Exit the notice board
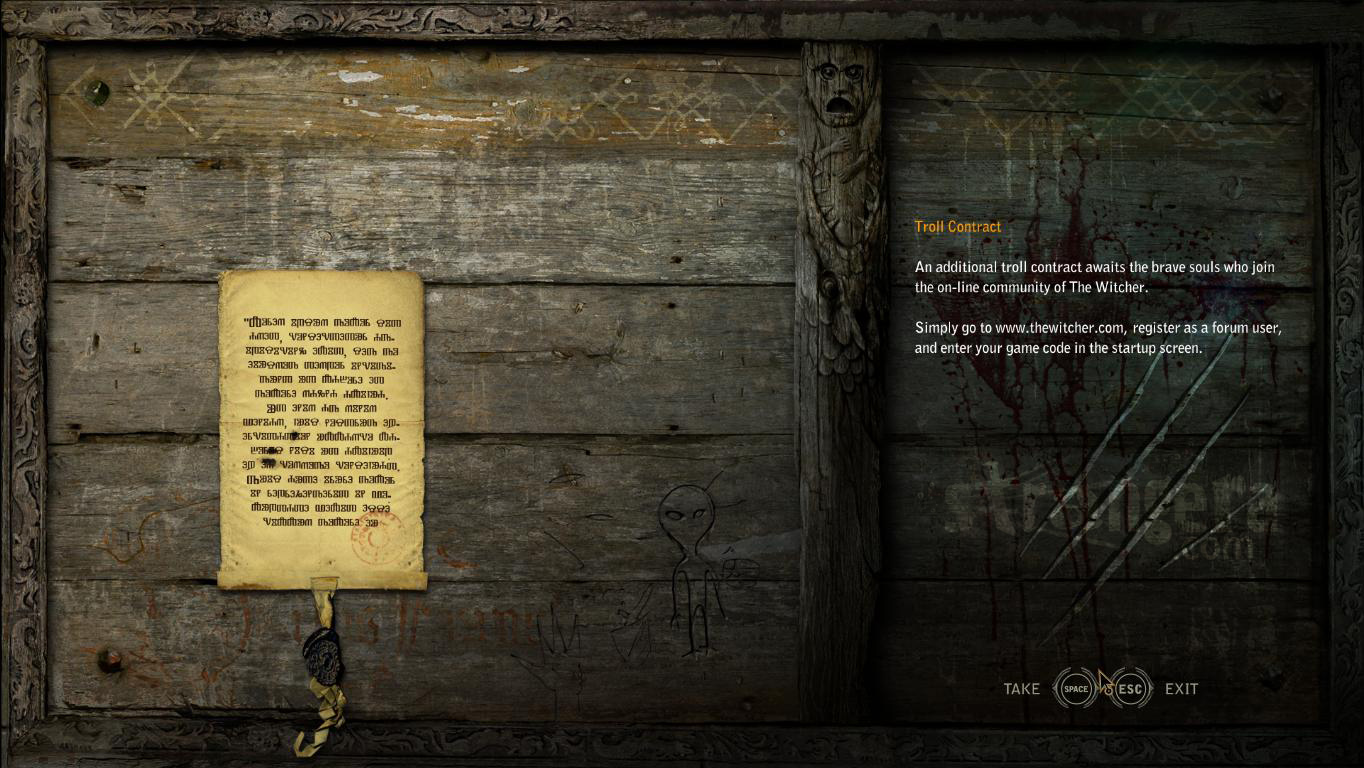The height and width of the screenshot is (768, 1364). pyautogui.click(x=1130, y=688)
